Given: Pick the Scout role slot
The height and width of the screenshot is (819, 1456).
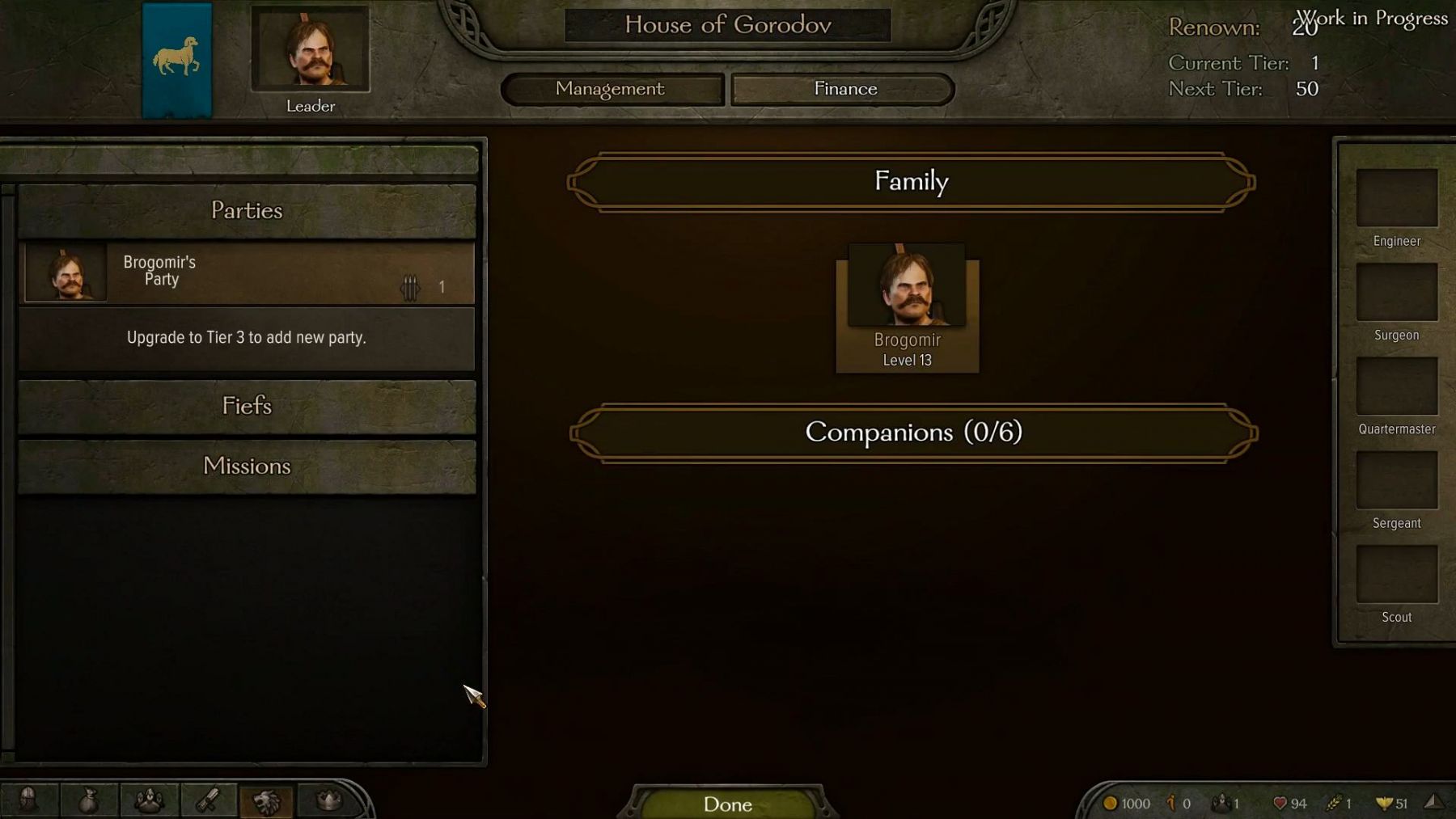Looking at the screenshot, I should pyautogui.click(x=1396, y=574).
